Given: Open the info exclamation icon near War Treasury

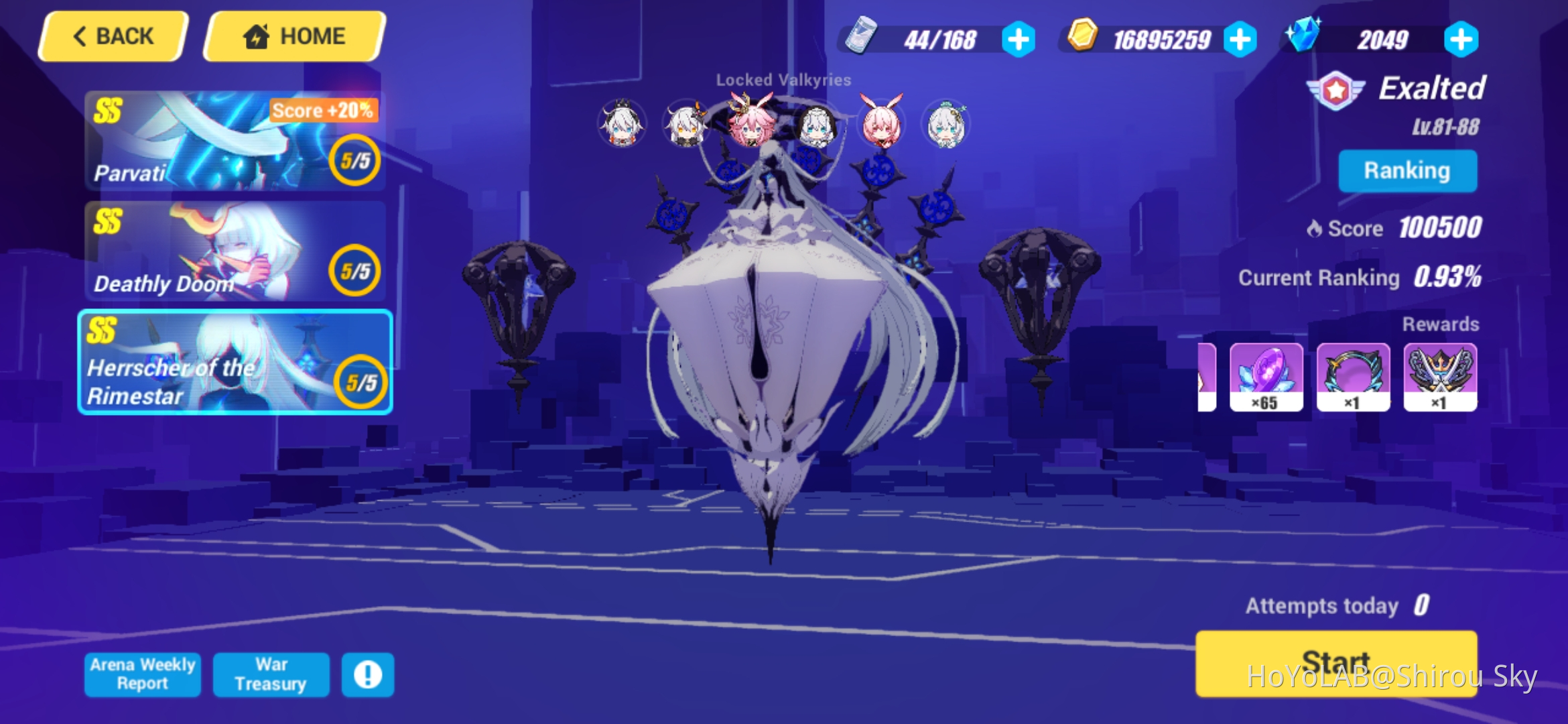Looking at the screenshot, I should [367, 674].
